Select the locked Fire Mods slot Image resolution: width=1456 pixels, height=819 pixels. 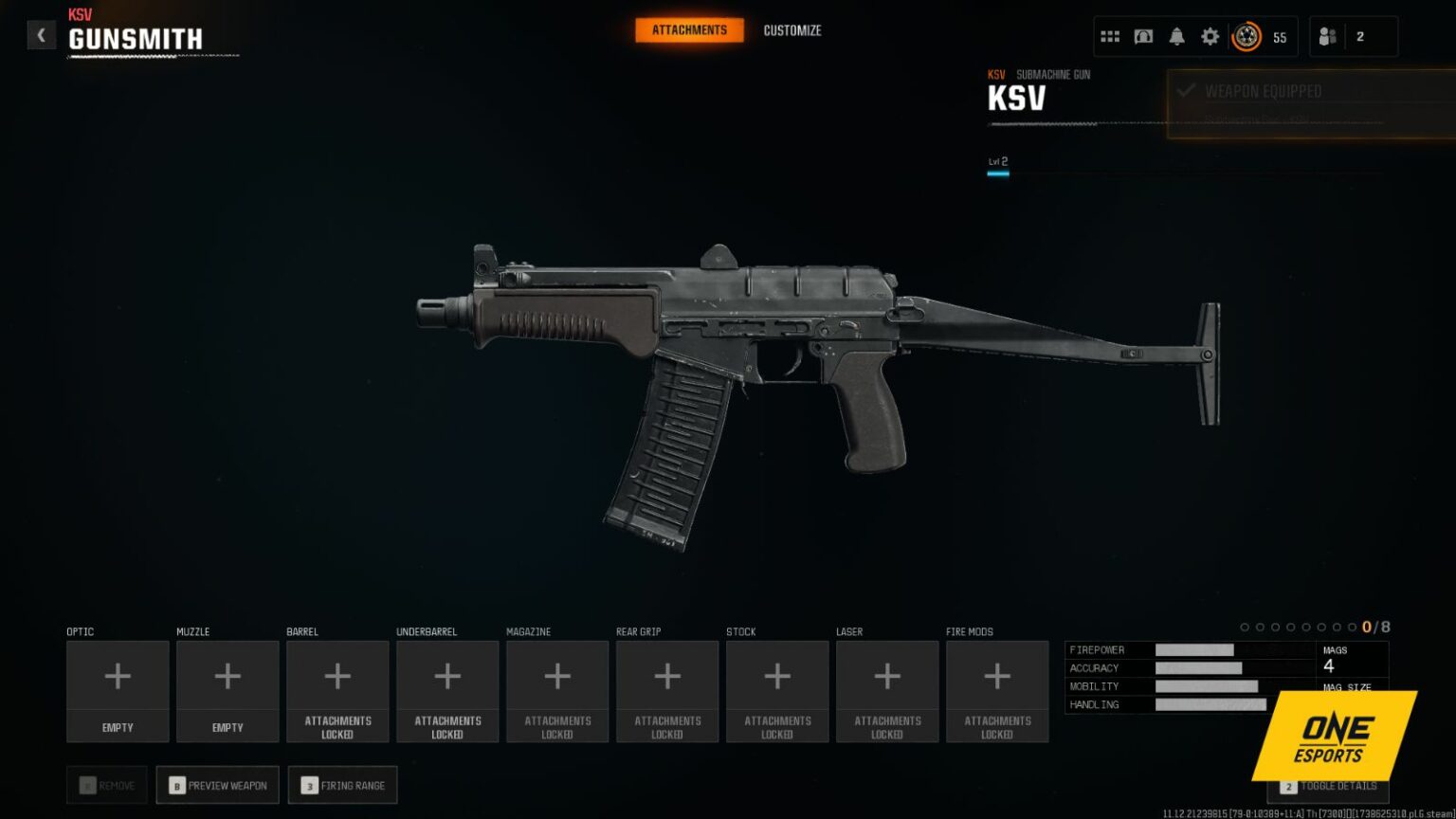point(997,690)
